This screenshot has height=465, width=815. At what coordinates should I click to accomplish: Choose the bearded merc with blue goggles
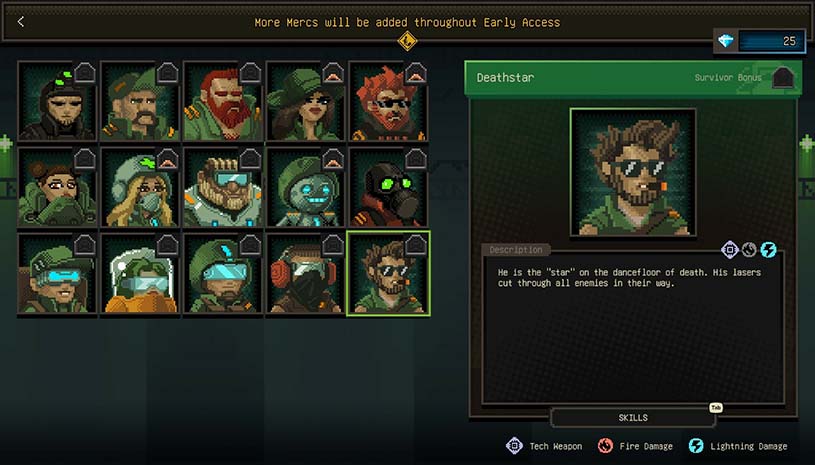222,187
